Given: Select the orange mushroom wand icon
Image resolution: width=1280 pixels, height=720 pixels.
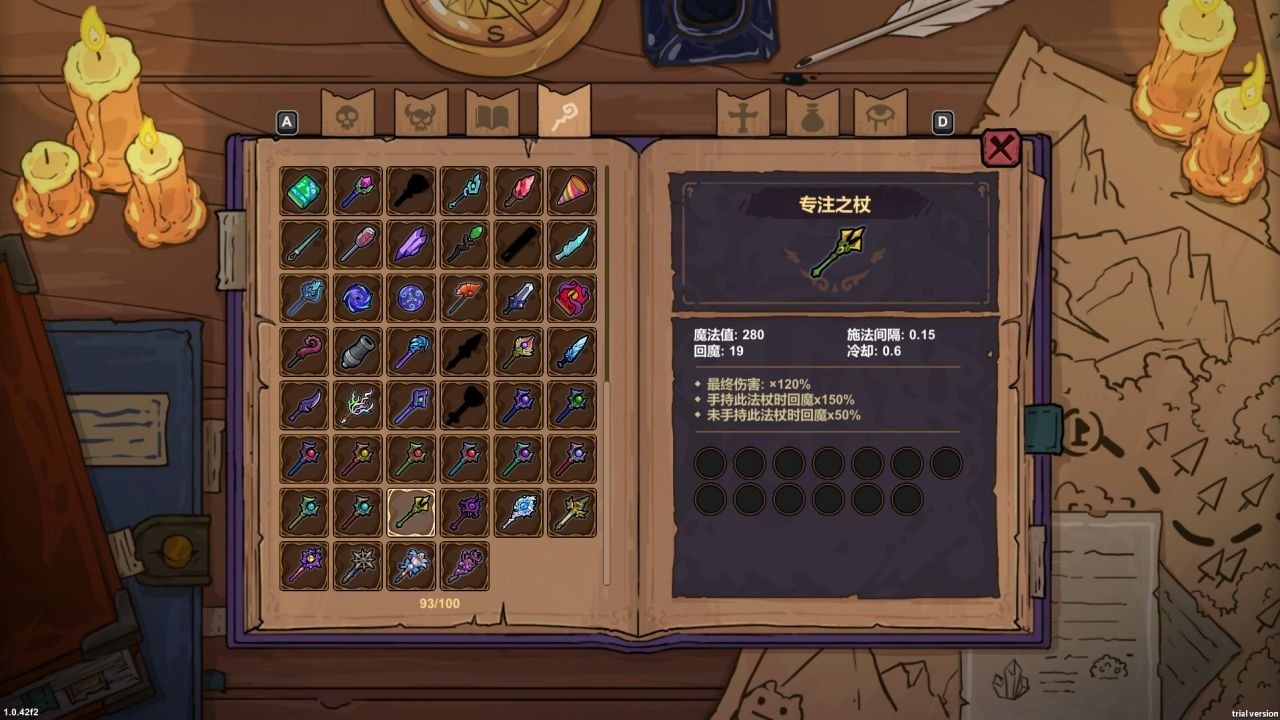Looking at the screenshot, I should click(464, 297).
